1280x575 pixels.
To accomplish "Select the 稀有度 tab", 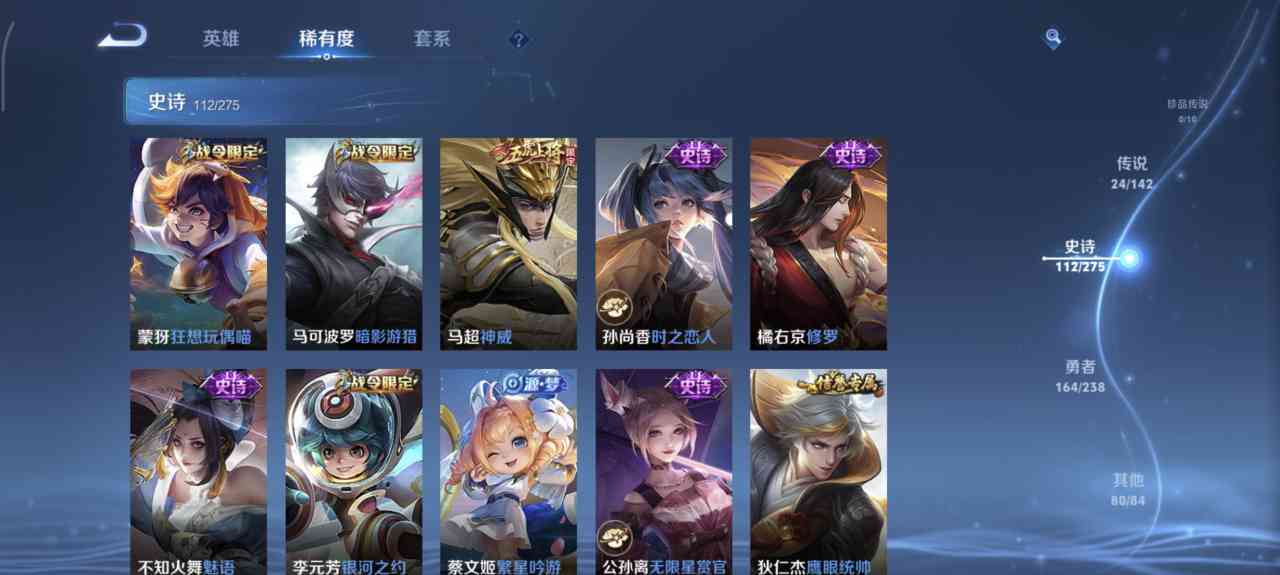I will [326, 39].
